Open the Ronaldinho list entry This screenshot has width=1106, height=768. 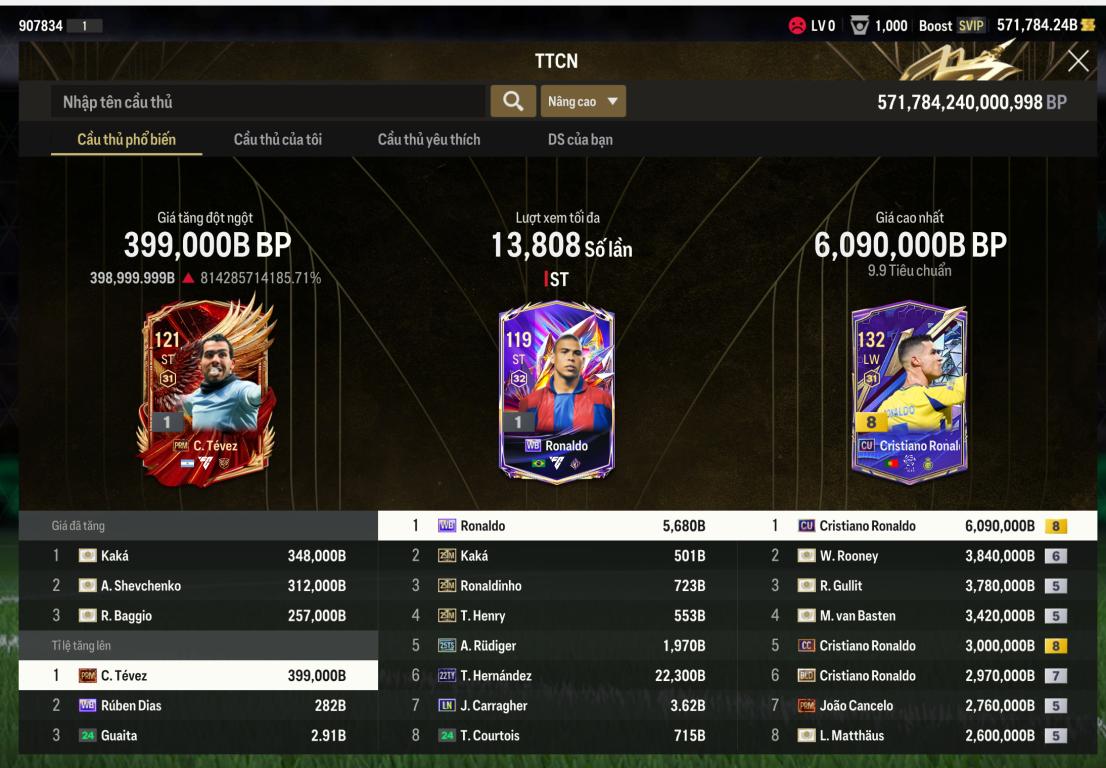[x=557, y=586]
